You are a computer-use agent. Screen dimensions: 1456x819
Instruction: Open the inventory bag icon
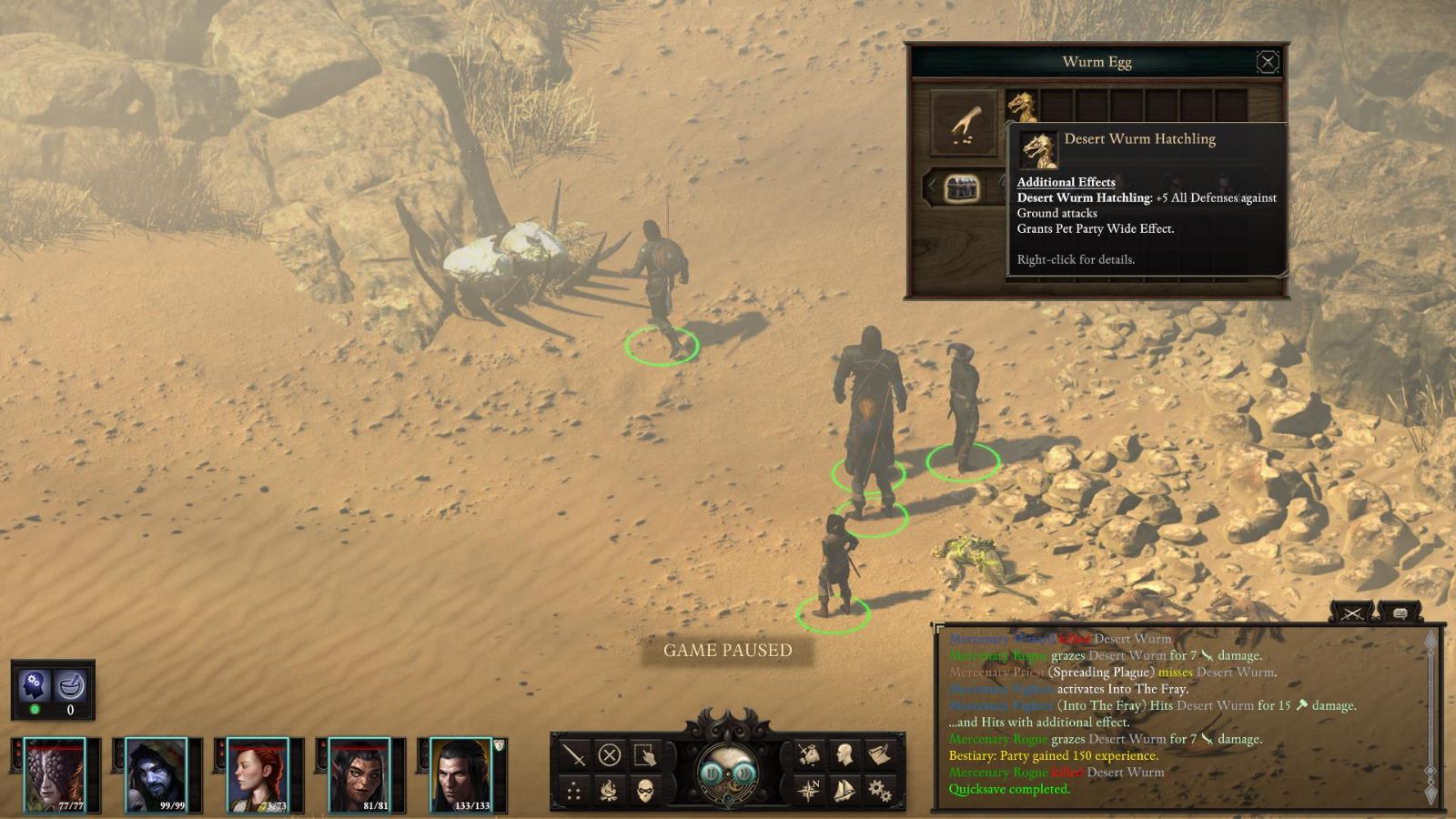click(x=810, y=755)
